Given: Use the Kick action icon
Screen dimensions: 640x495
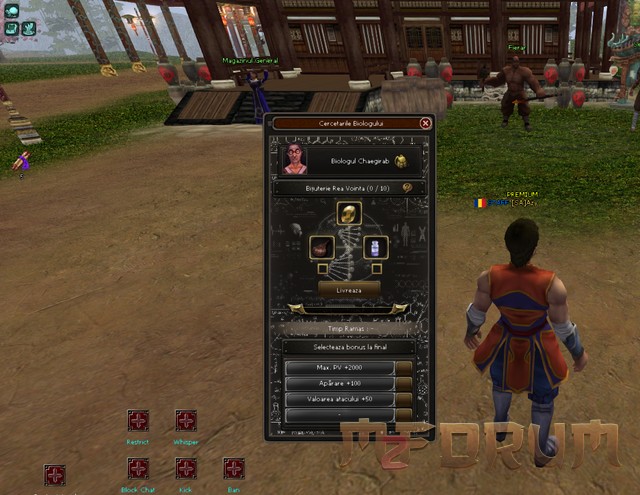Looking at the screenshot, I should (186, 469).
